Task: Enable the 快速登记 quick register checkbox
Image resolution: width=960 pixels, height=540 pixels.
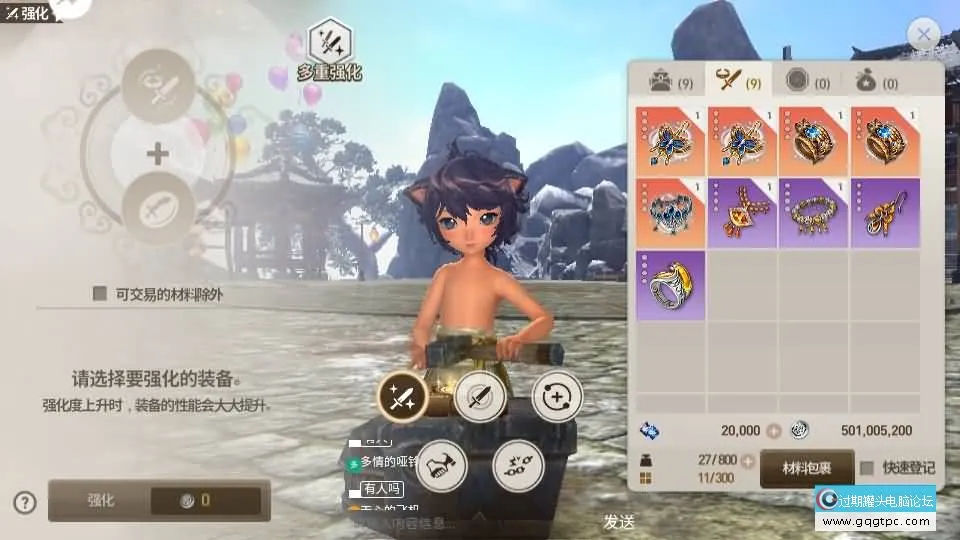Action: (x=867, y=468)
